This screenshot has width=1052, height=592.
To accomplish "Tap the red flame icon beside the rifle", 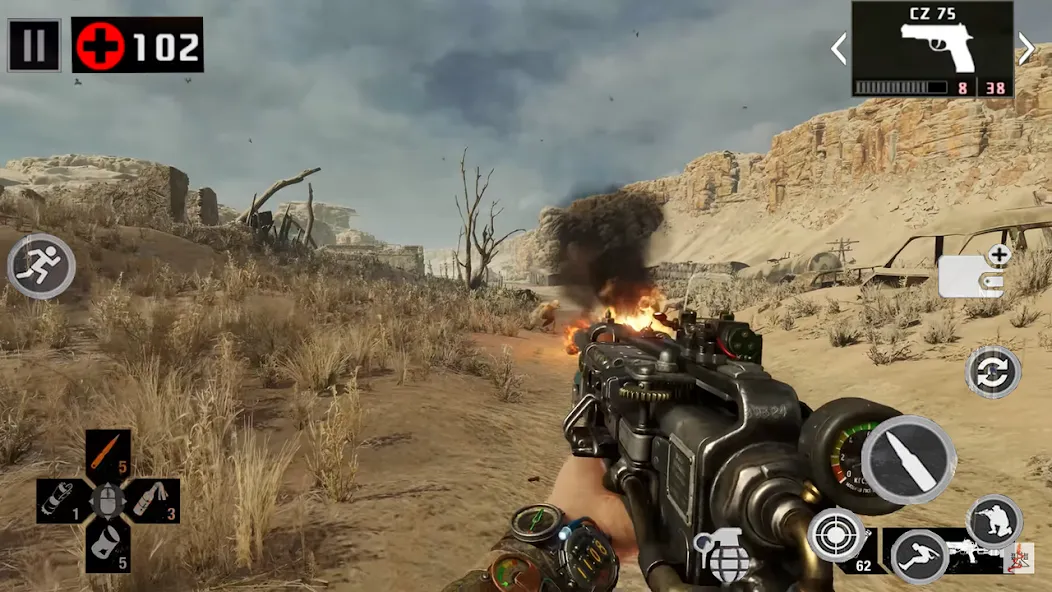I will coord(1020,558).
